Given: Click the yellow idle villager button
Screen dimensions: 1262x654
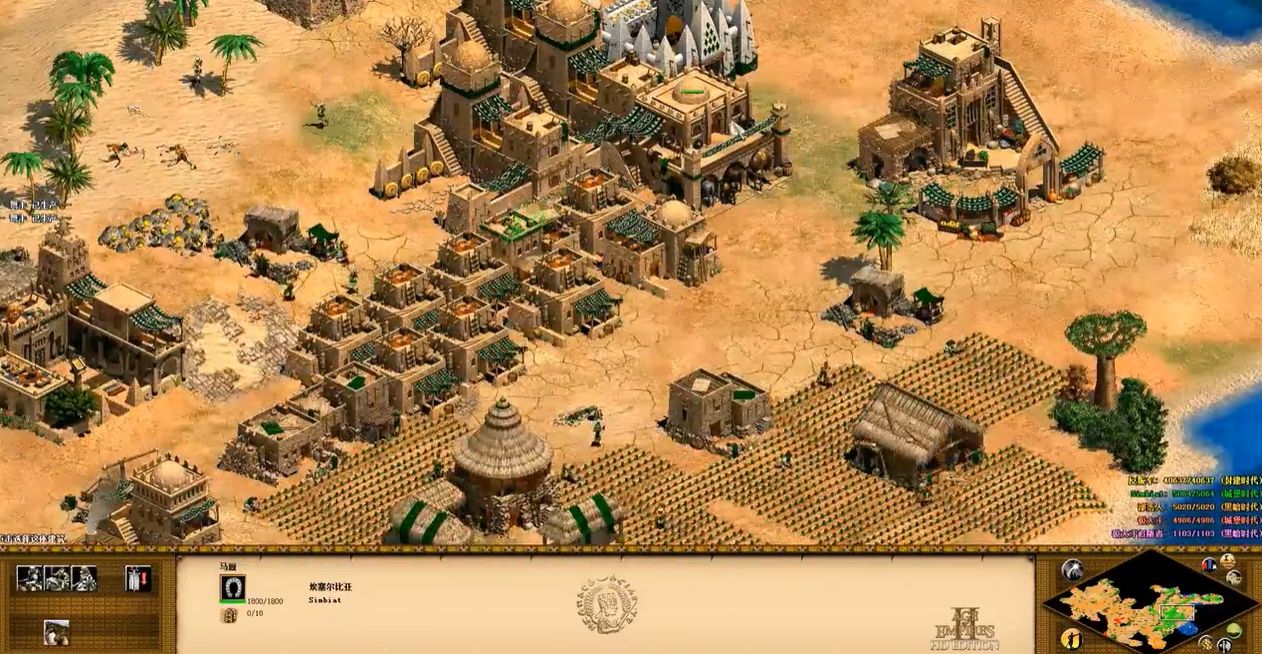Looking at the screenshot, I should point(1071,637).
